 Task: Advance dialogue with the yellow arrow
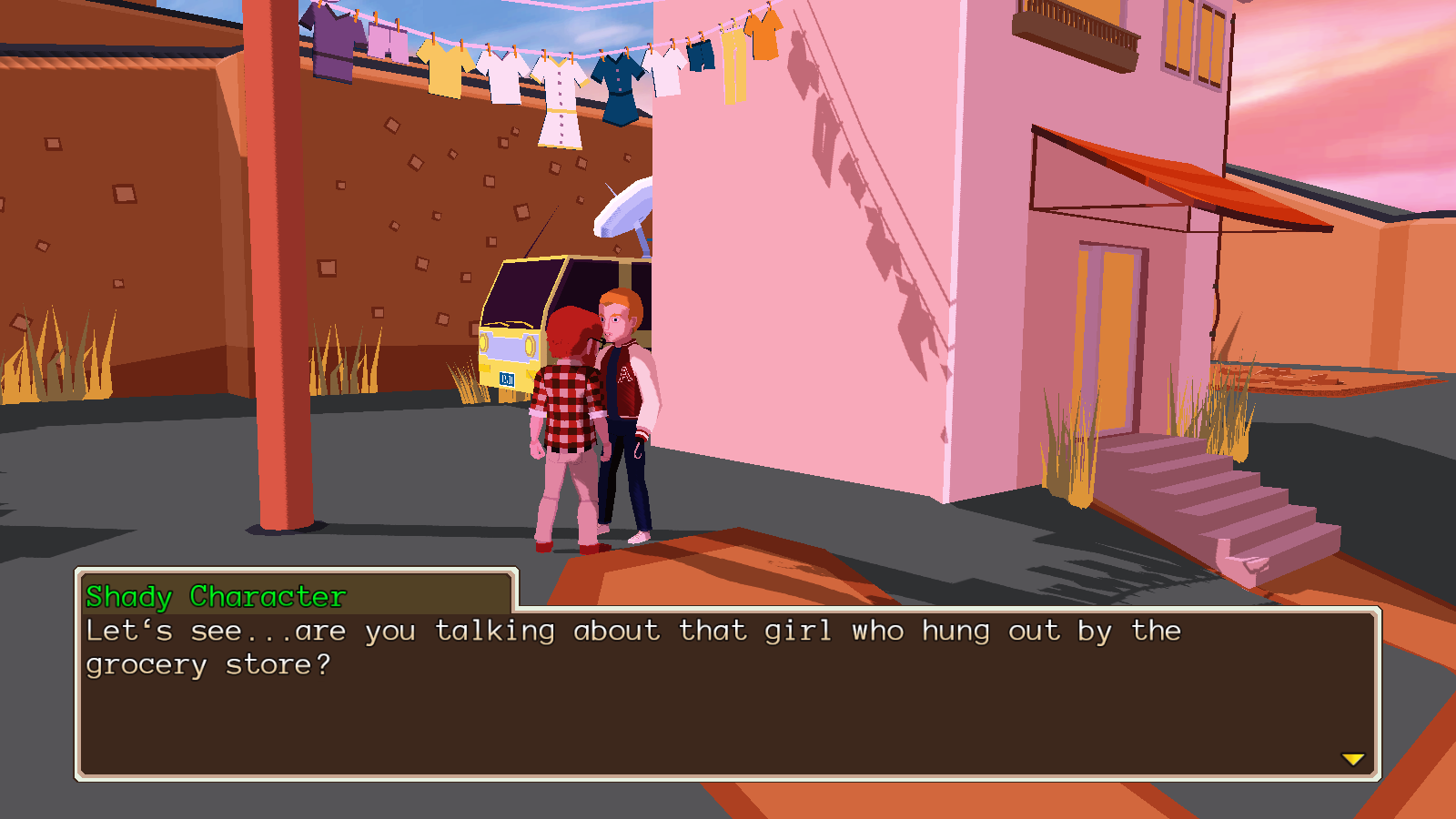pyautogui.click(x=1353, y=759)
